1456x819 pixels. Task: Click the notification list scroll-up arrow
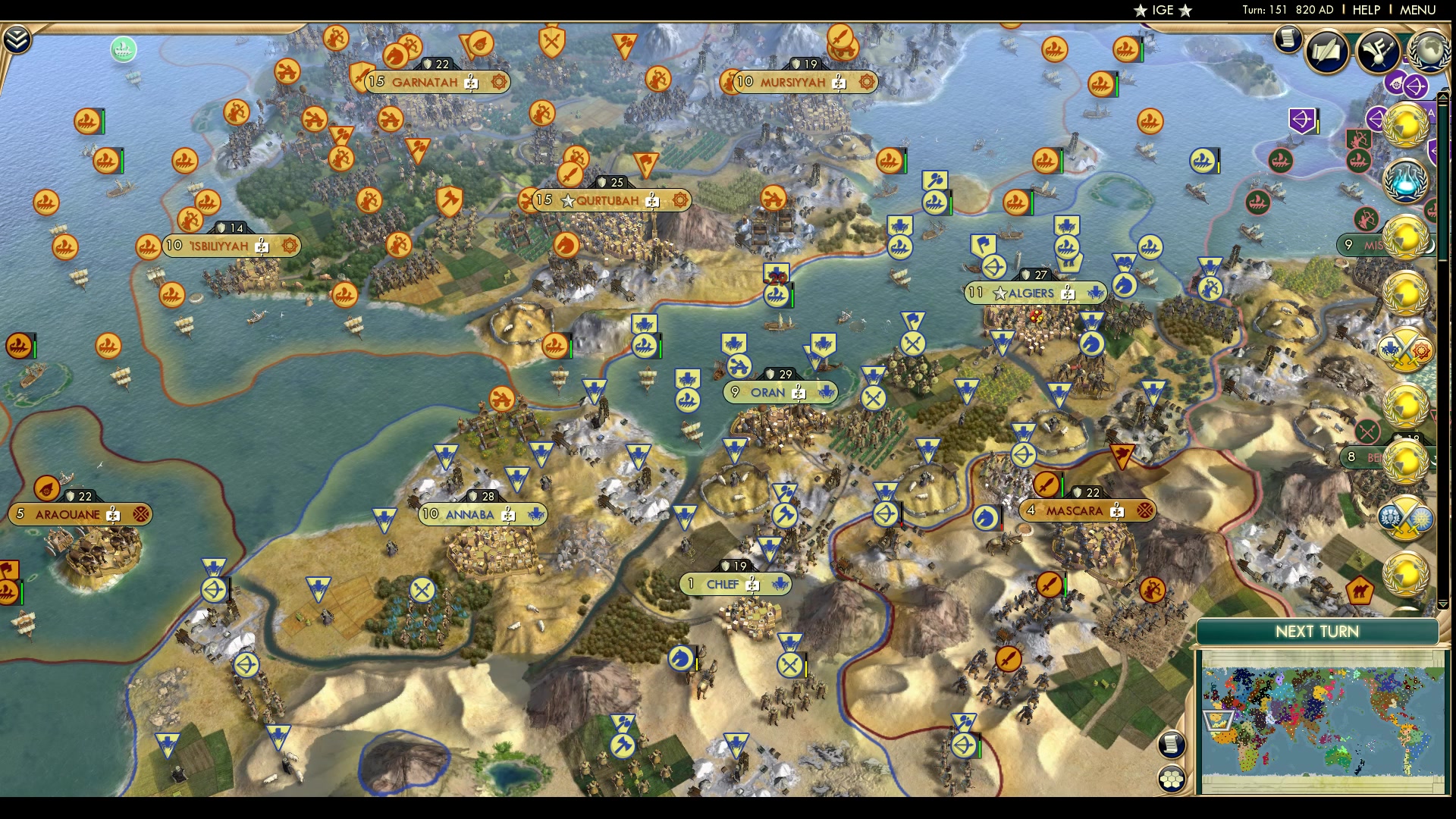point(1442,97)
